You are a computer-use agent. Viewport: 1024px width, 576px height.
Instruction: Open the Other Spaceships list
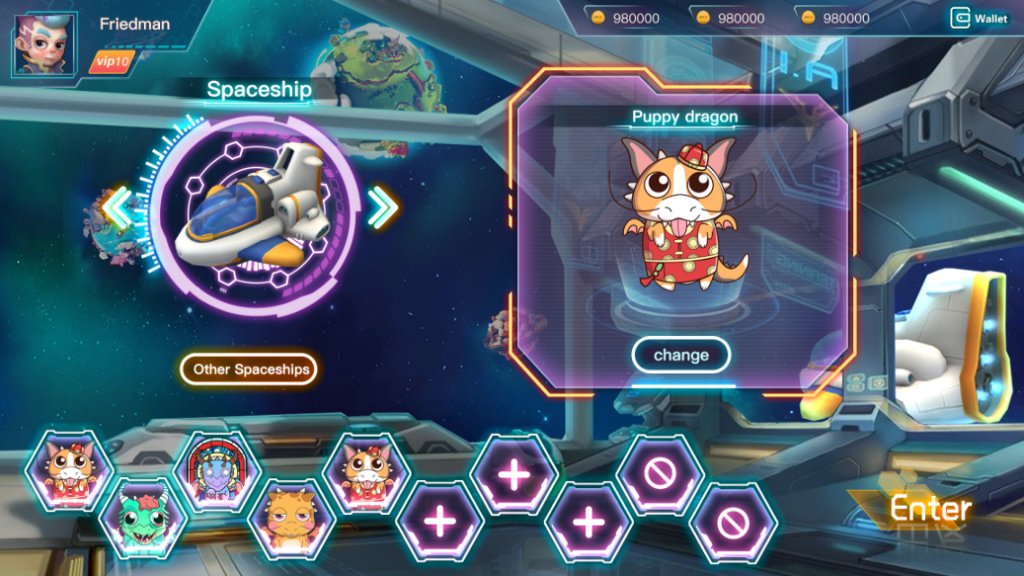249,369
